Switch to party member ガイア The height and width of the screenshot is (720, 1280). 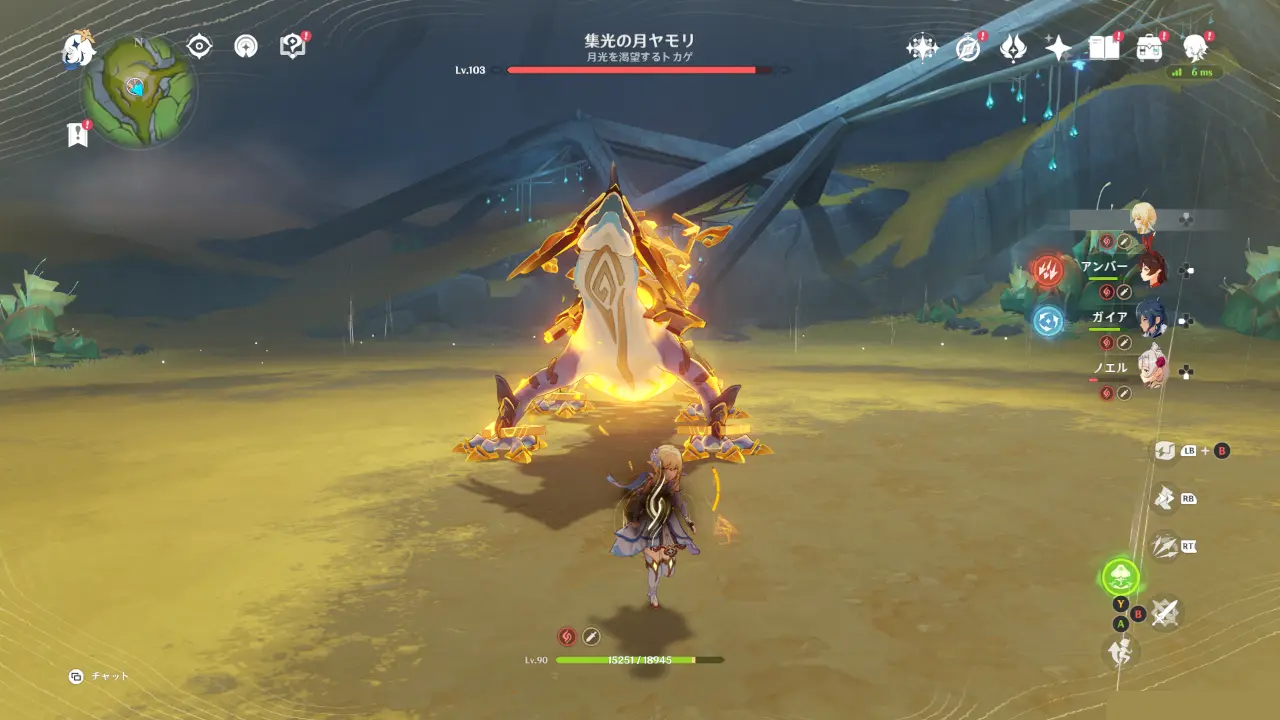[1150, 319]
